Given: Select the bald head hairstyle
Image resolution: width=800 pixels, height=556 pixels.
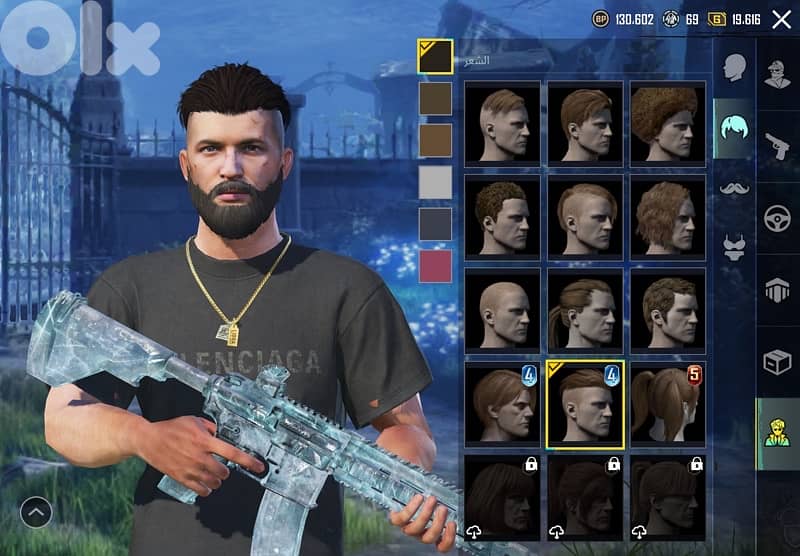Looking at the screenshot, I should [x=502, y=308].
